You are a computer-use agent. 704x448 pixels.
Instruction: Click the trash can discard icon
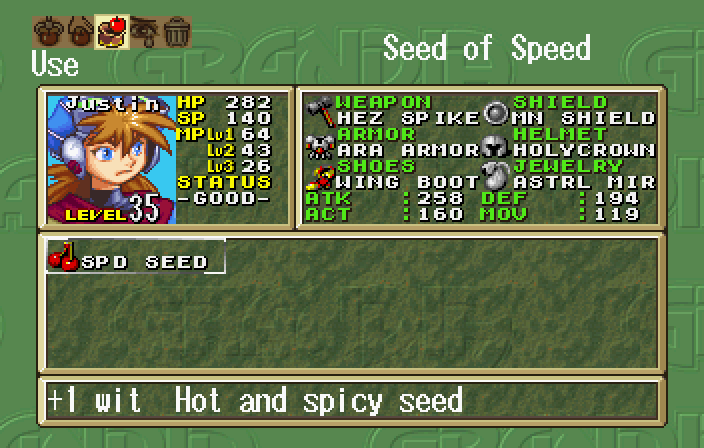coord(176,31)
